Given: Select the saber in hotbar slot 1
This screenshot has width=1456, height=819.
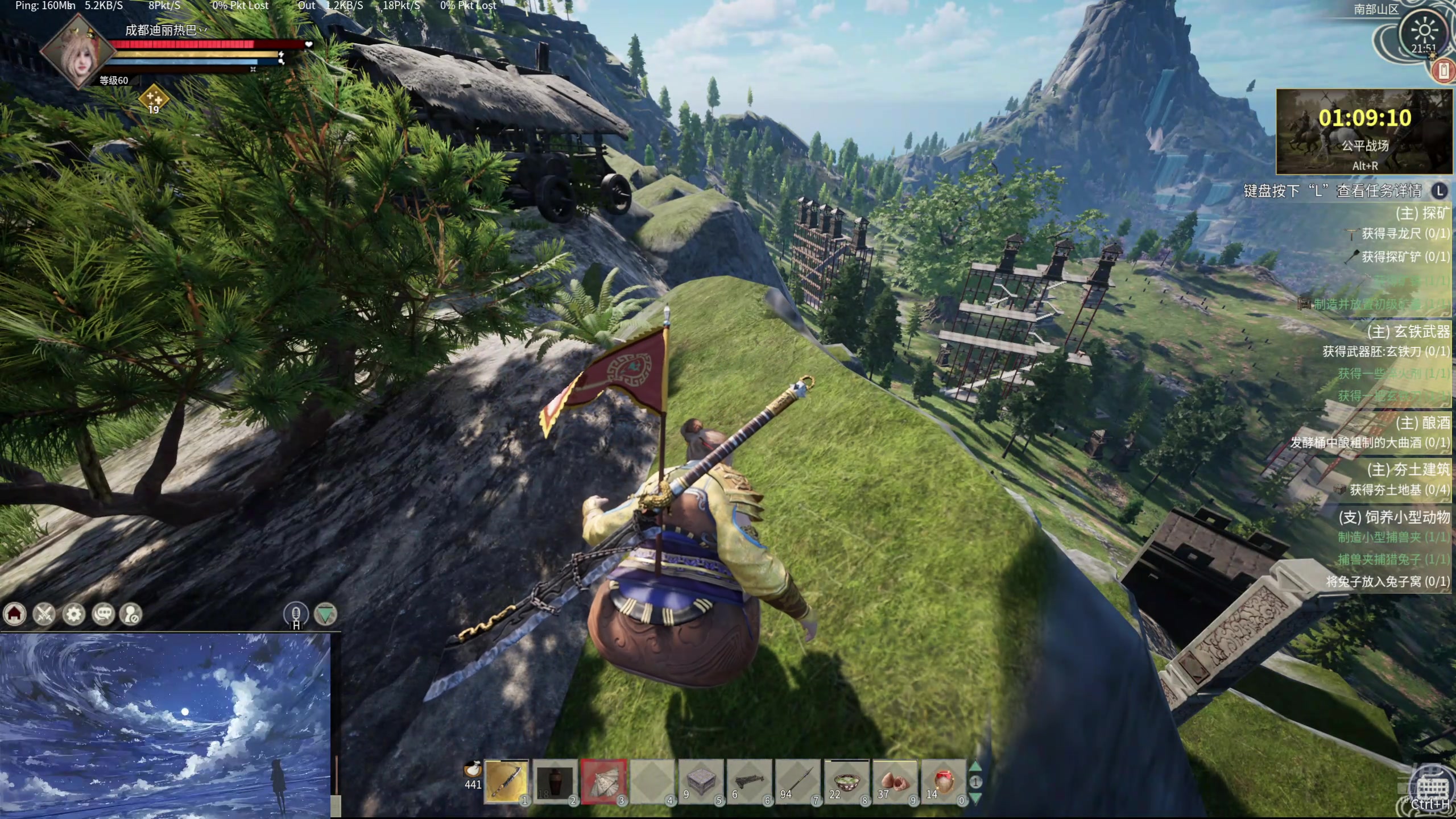Looking at the screenshot, I should click(x=506, y=781).
